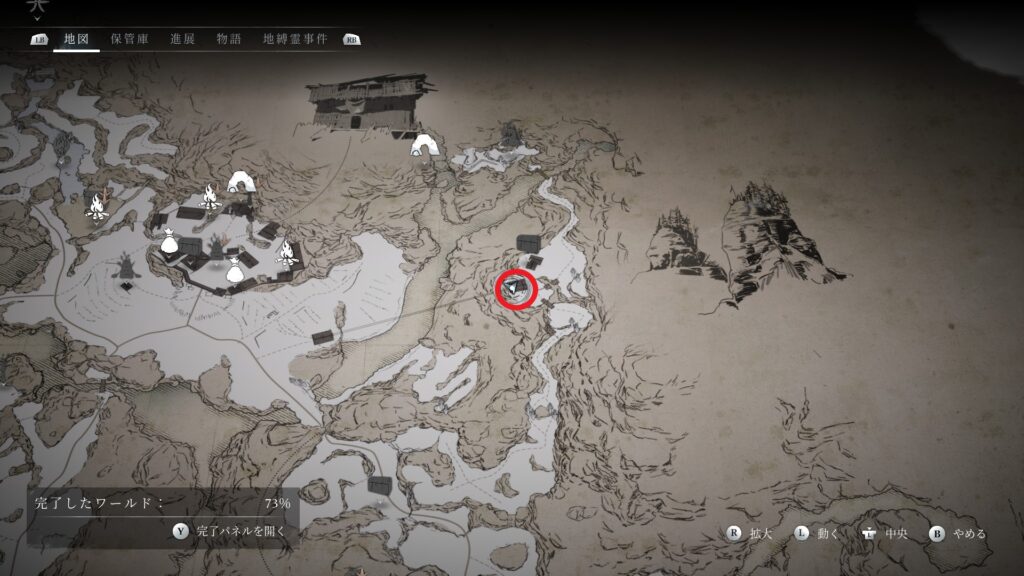1024x576 pixels.
Task: Switch to the 地図 map tab
Action: 77,39
